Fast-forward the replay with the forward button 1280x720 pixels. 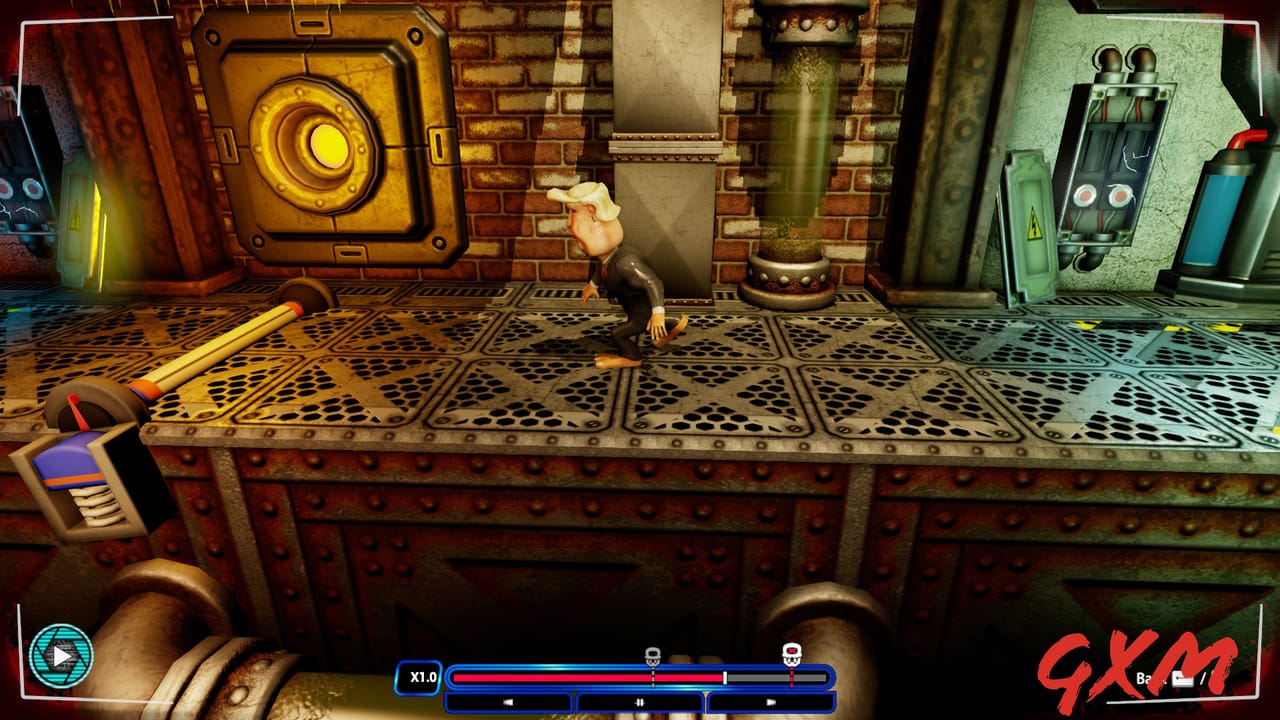[771, 702]
